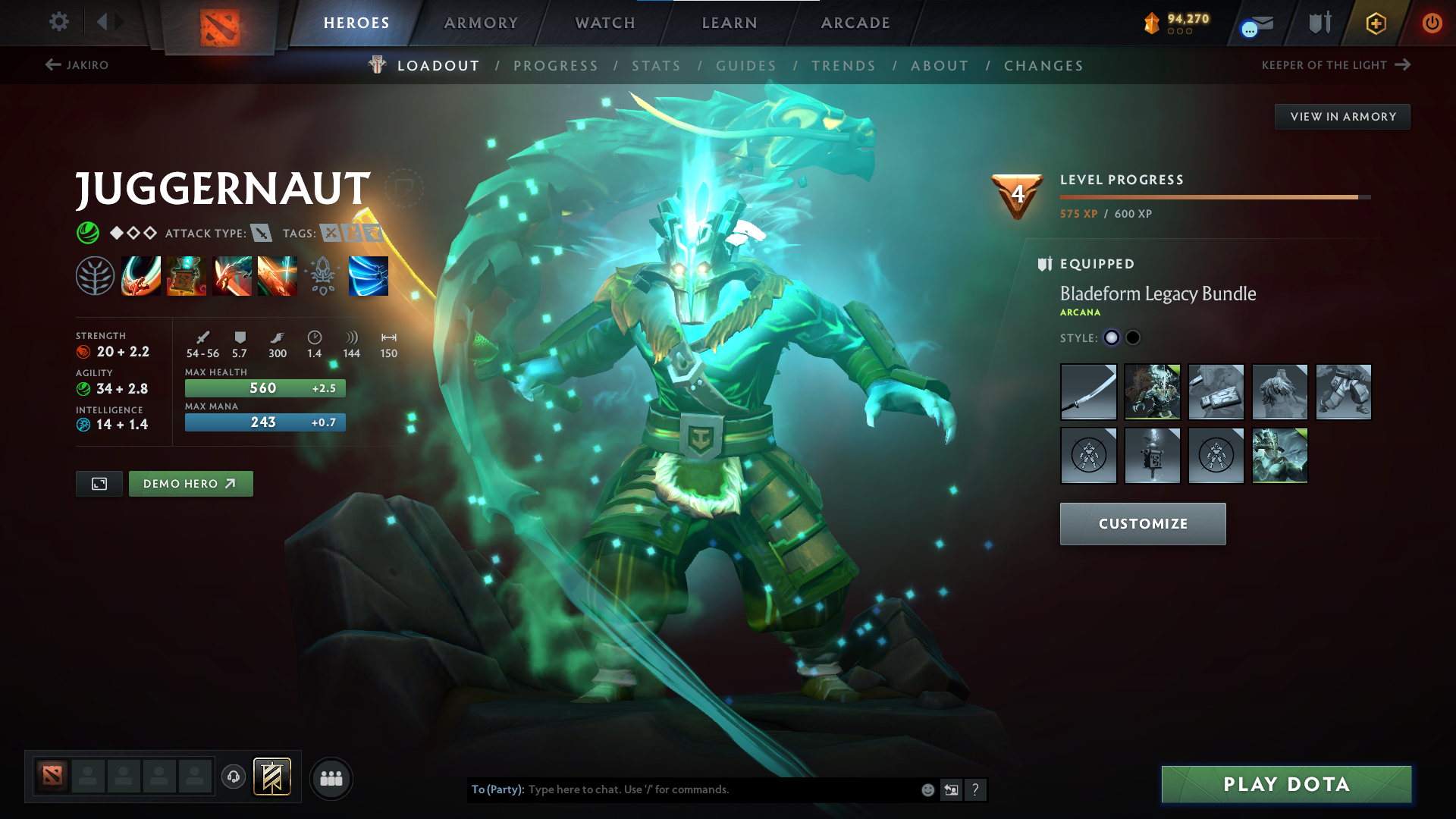Expand the chat channel selector next to emoticon
Screen dimensions: 1456x819
pos(951,789)
